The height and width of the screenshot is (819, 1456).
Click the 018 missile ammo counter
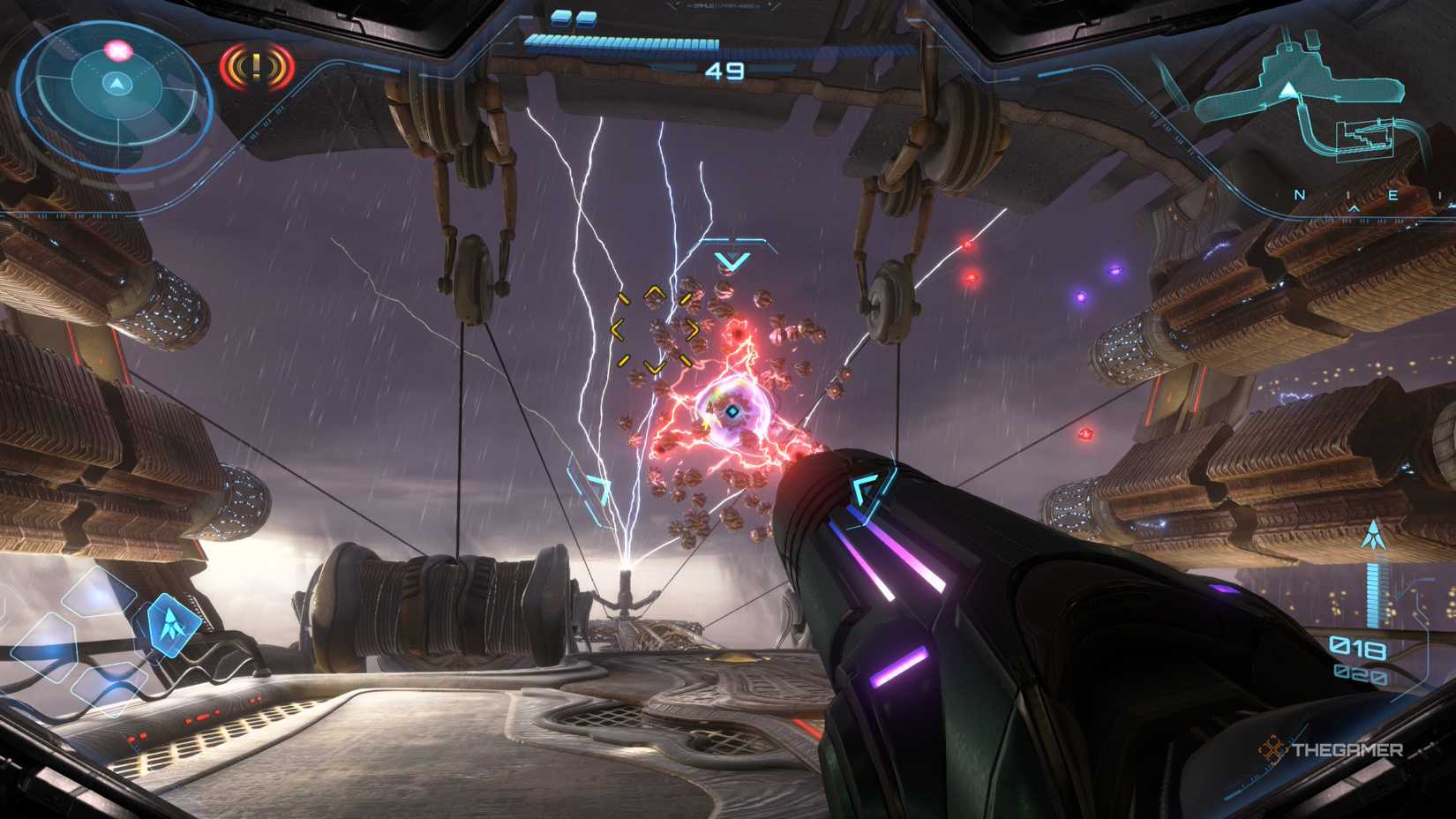[1357, 648]
